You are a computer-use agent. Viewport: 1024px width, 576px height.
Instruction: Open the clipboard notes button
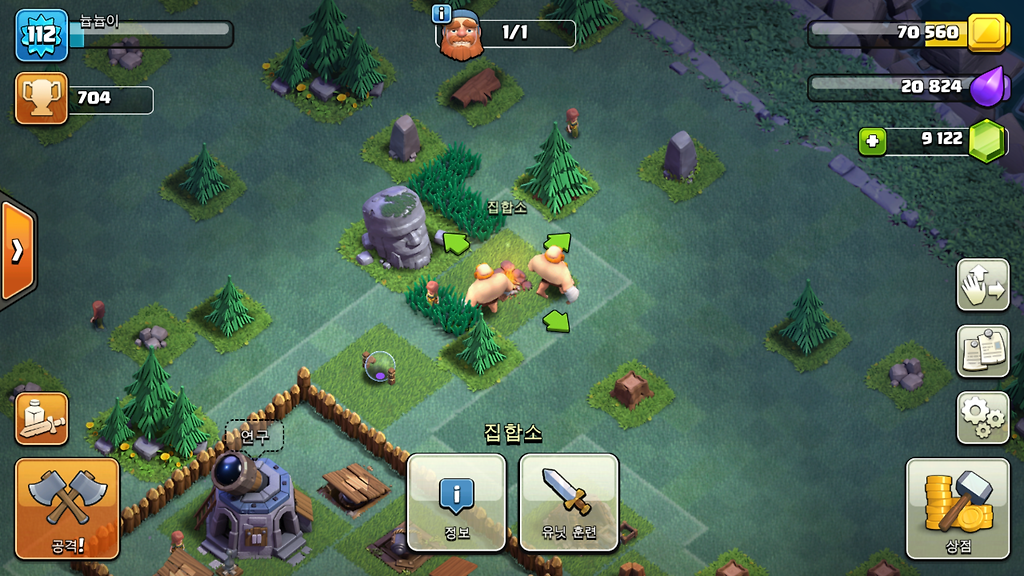(x=982, y=351)
